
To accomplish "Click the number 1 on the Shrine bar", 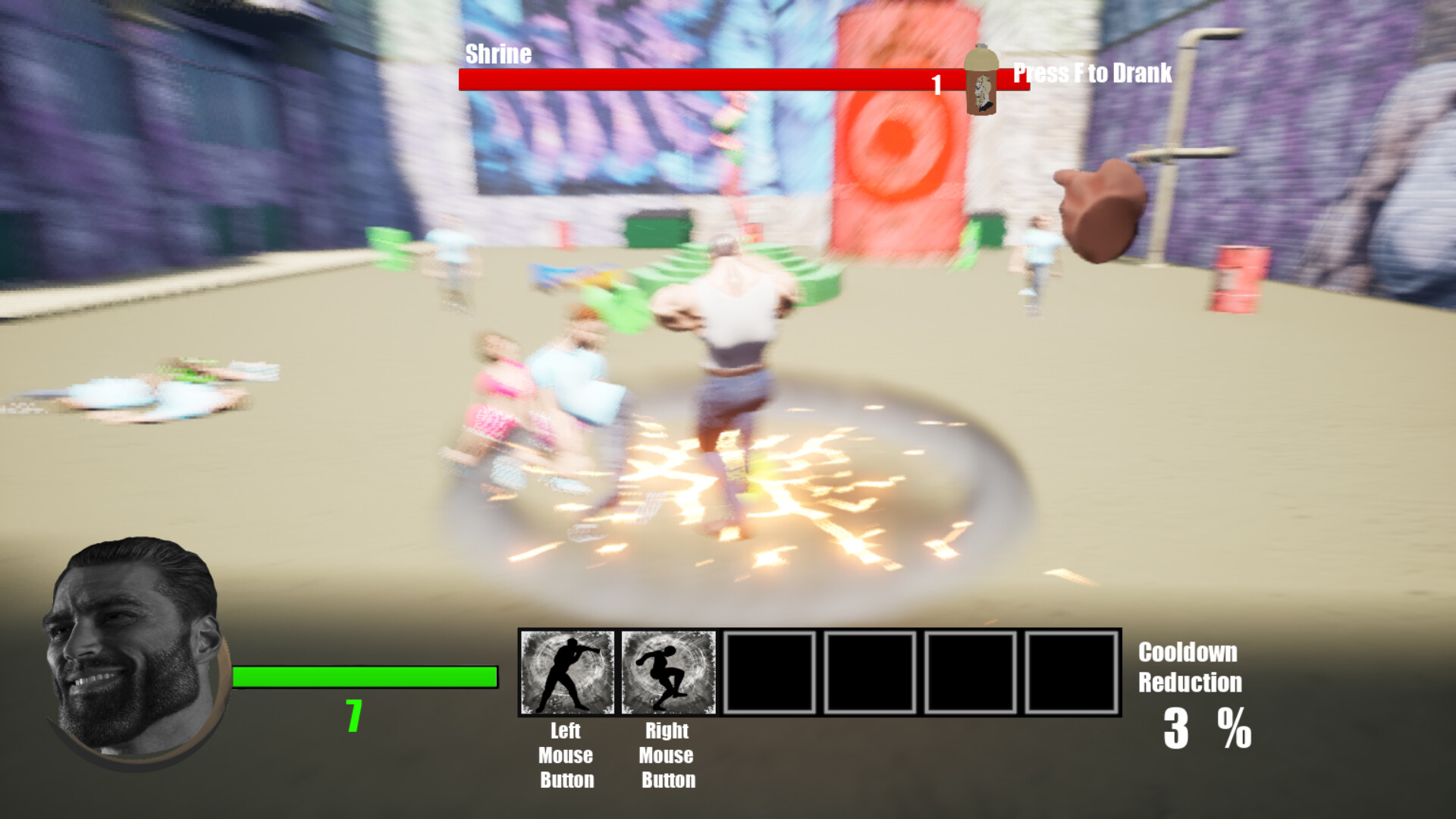I will pyautogui.click(x=937, y=85).
